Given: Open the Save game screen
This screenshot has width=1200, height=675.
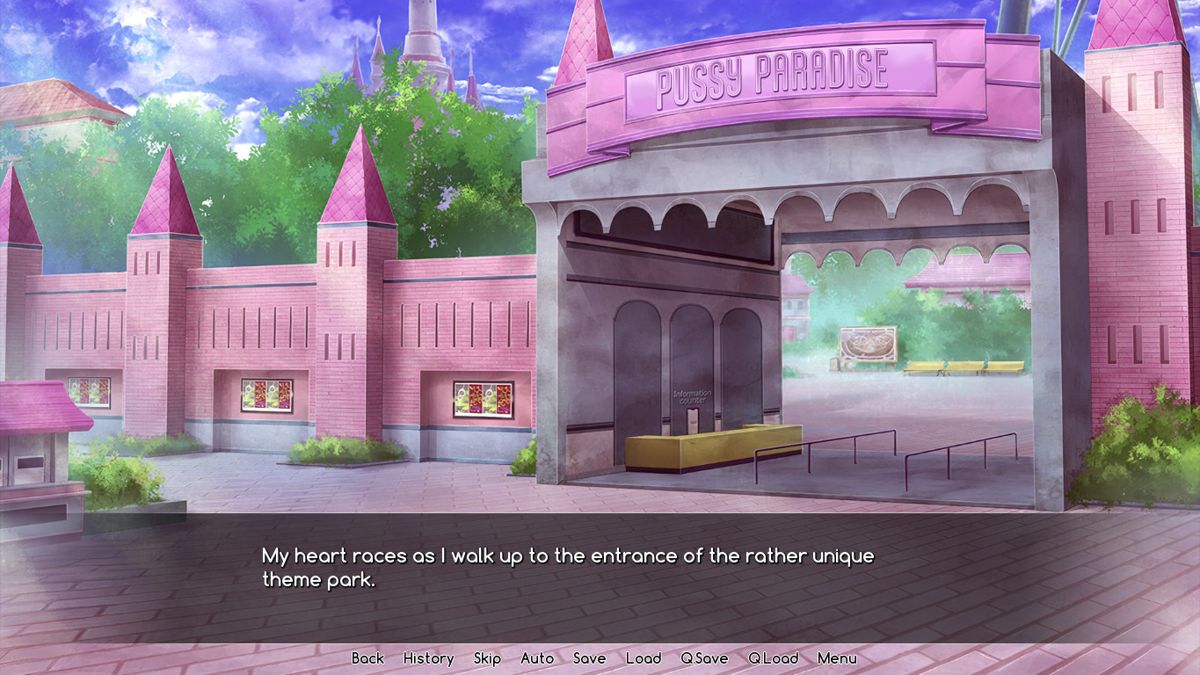Looking at the screenshot, I should click(589, 658).
